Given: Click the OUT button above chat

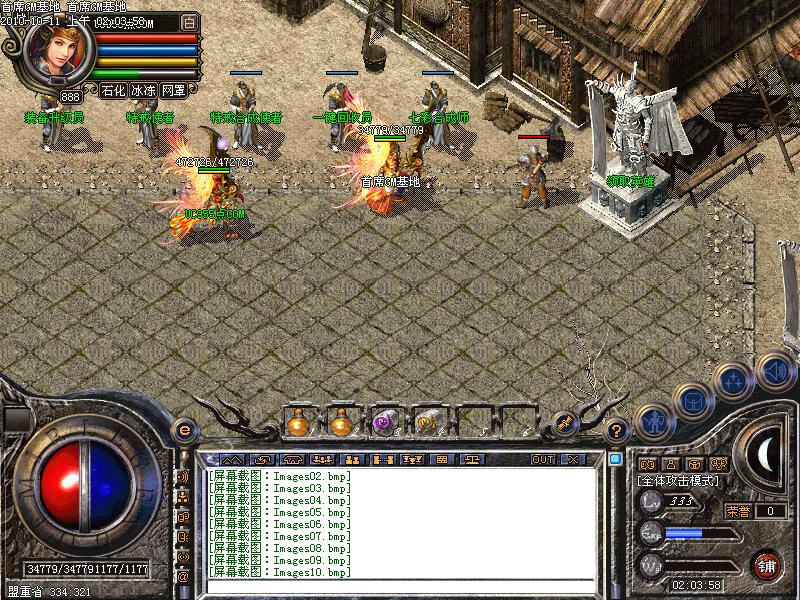Looking at the screenshot, I should tap(543, 459).
